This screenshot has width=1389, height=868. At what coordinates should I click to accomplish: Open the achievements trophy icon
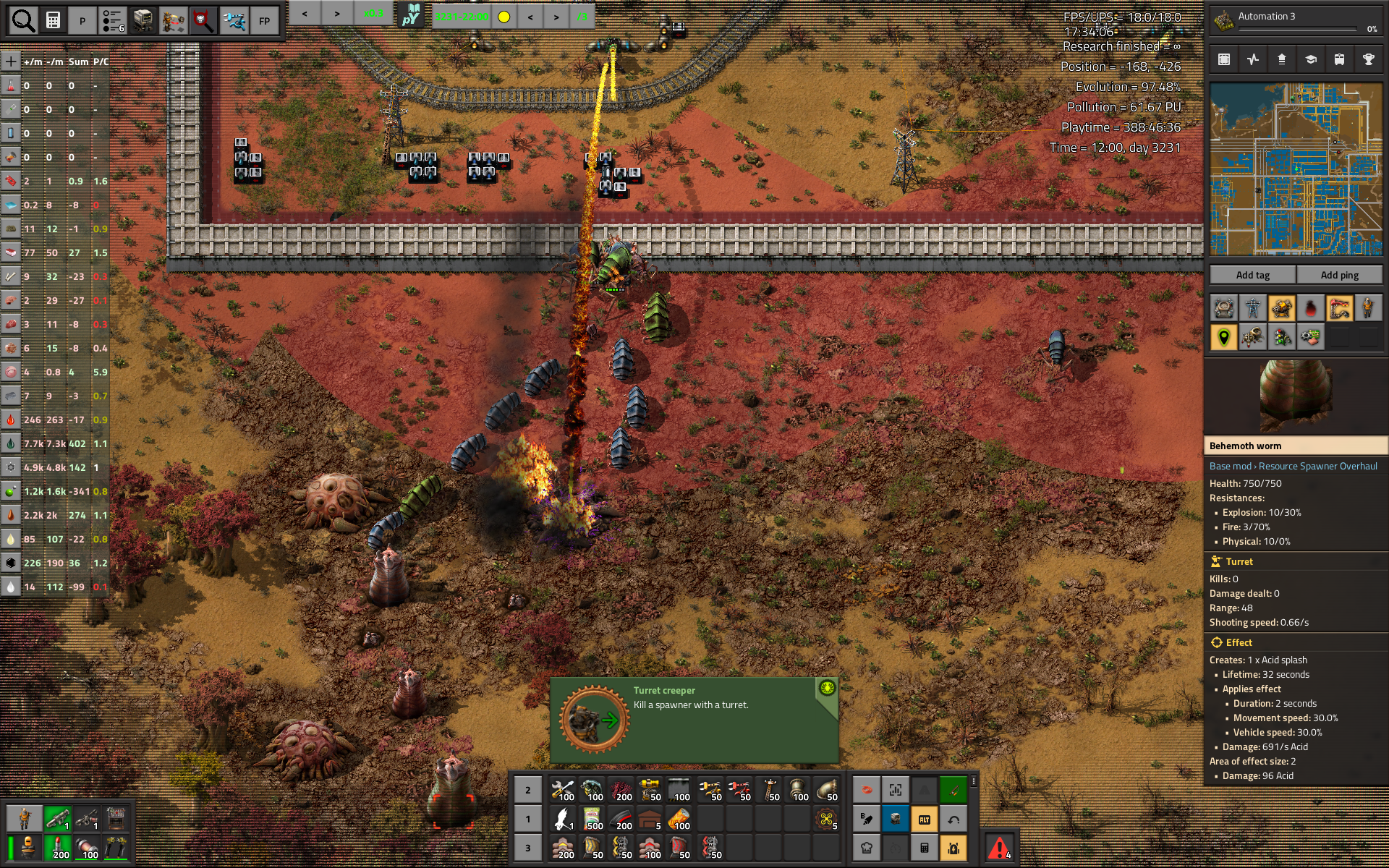click(1368, 59)
